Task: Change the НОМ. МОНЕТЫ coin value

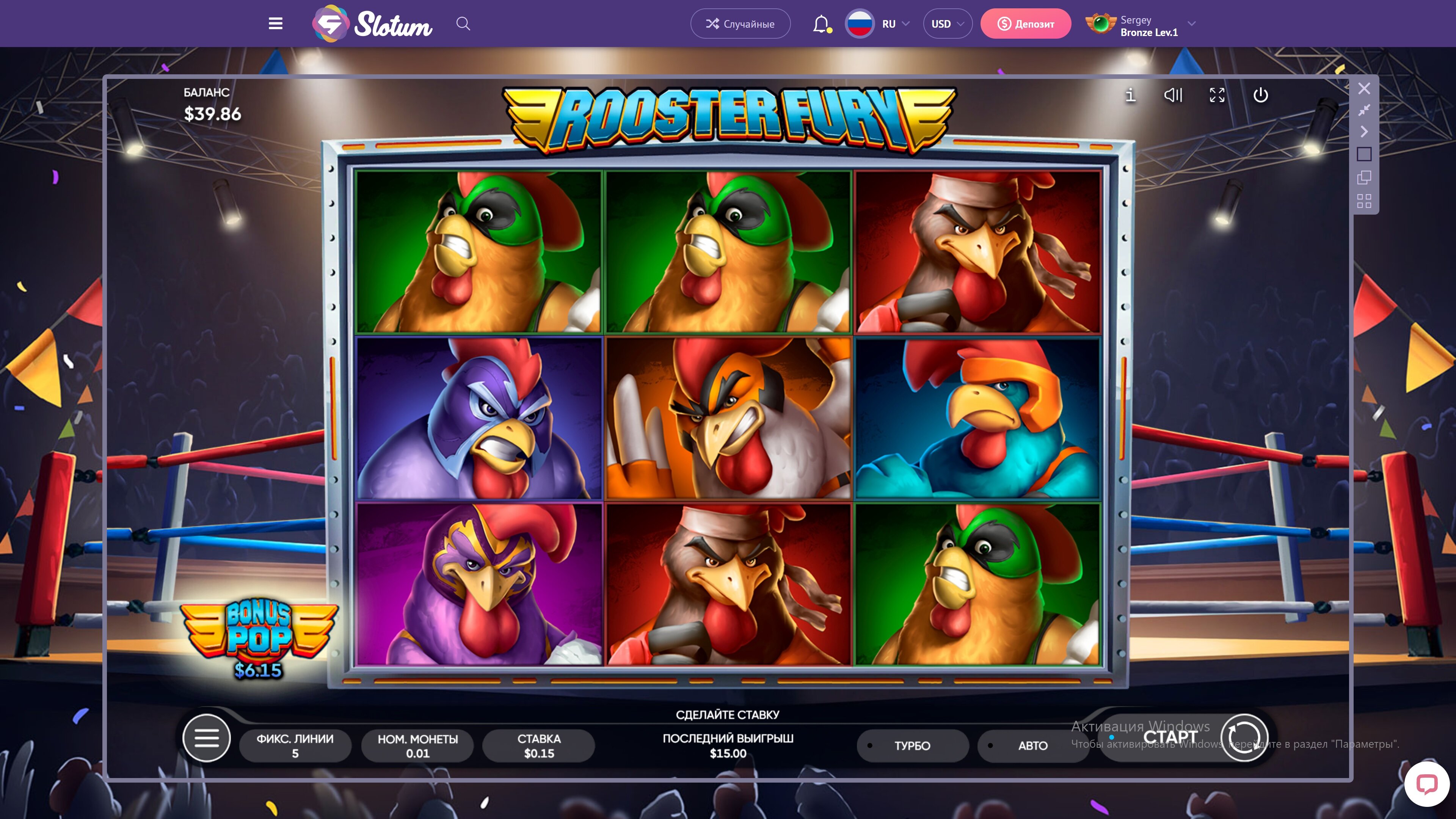Action: tap(418, 745)
